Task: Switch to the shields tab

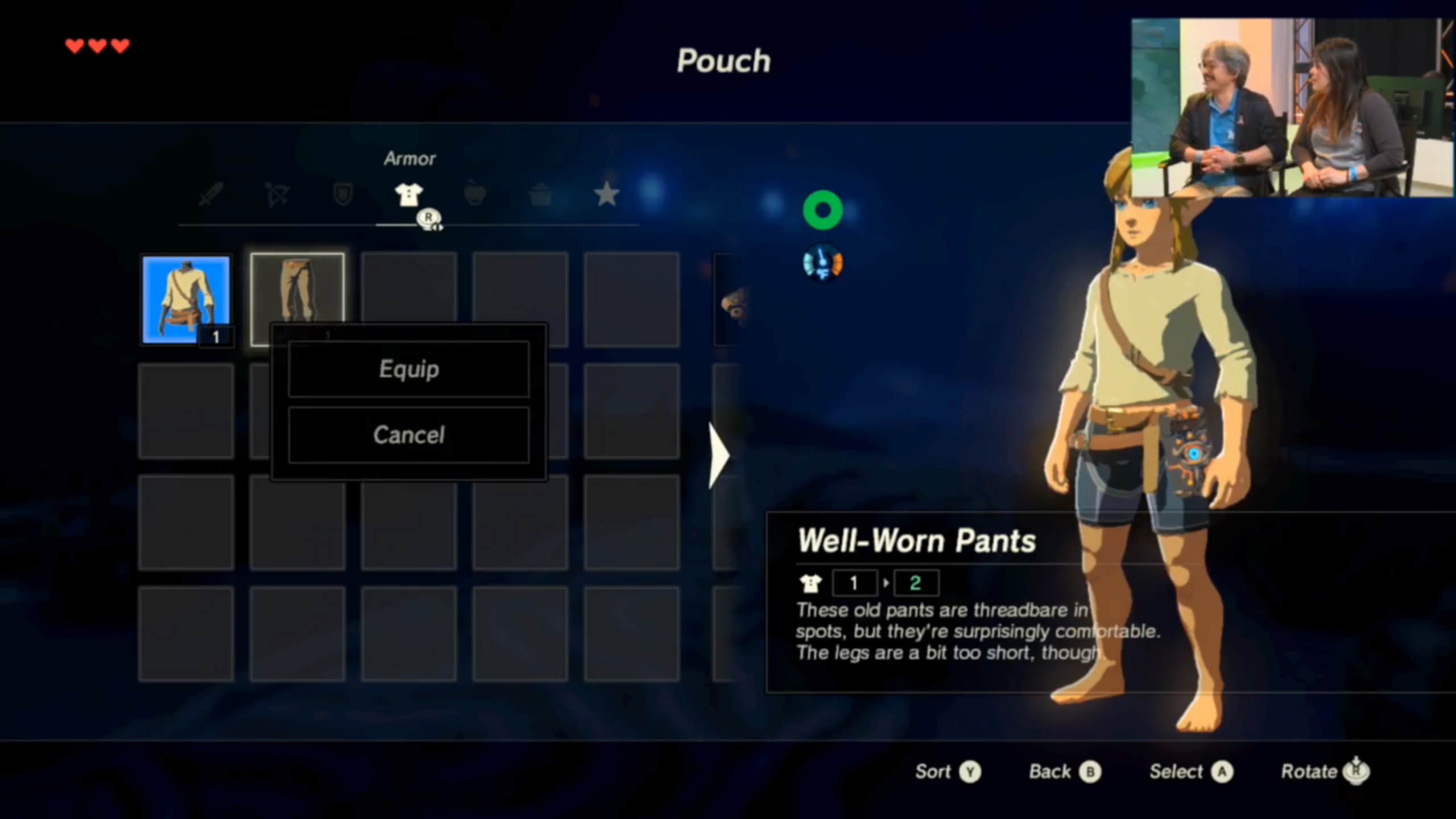Action: pyautogui.click(x=342, y=195)
